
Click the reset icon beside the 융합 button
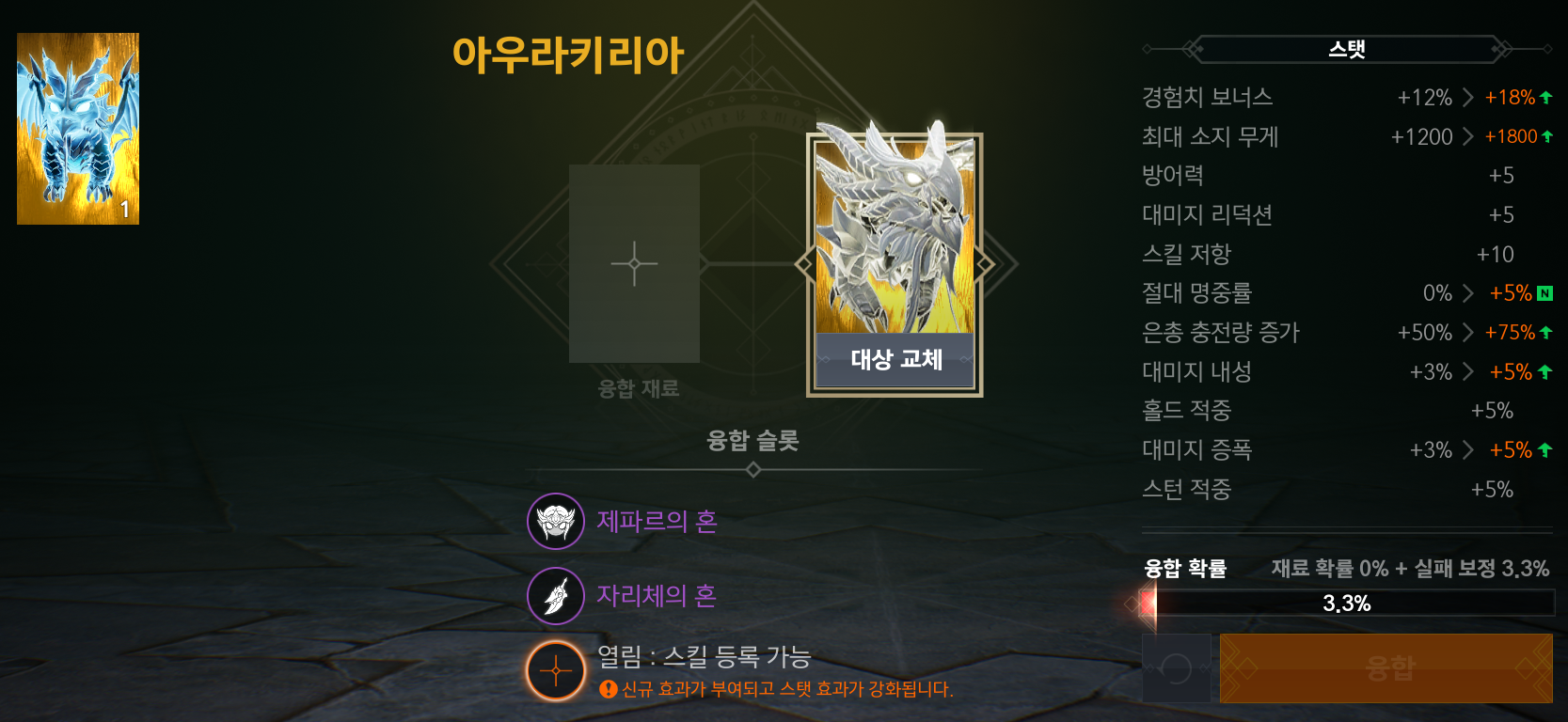pyautogui.click(x=1177, y=667)
